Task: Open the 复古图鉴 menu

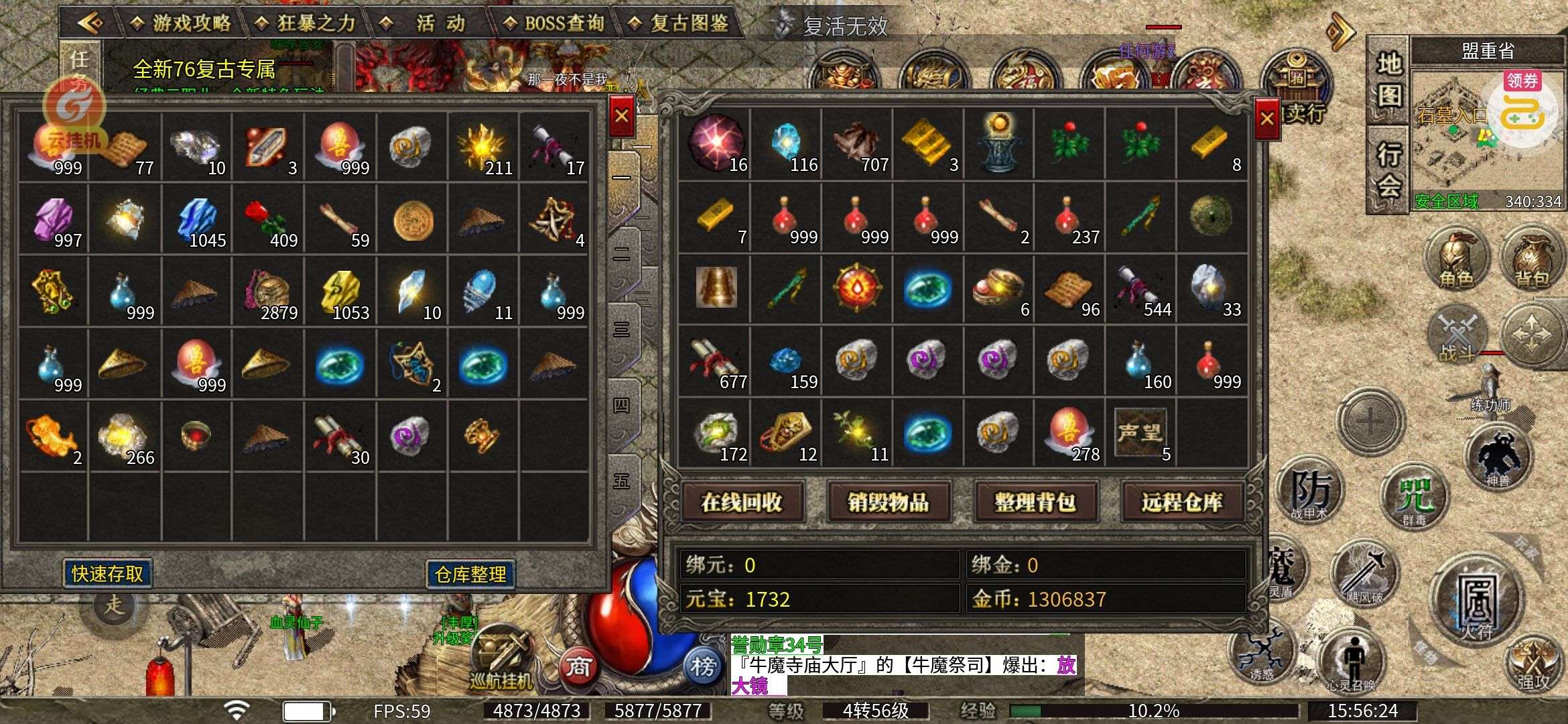Action: [x=679, y=23]
